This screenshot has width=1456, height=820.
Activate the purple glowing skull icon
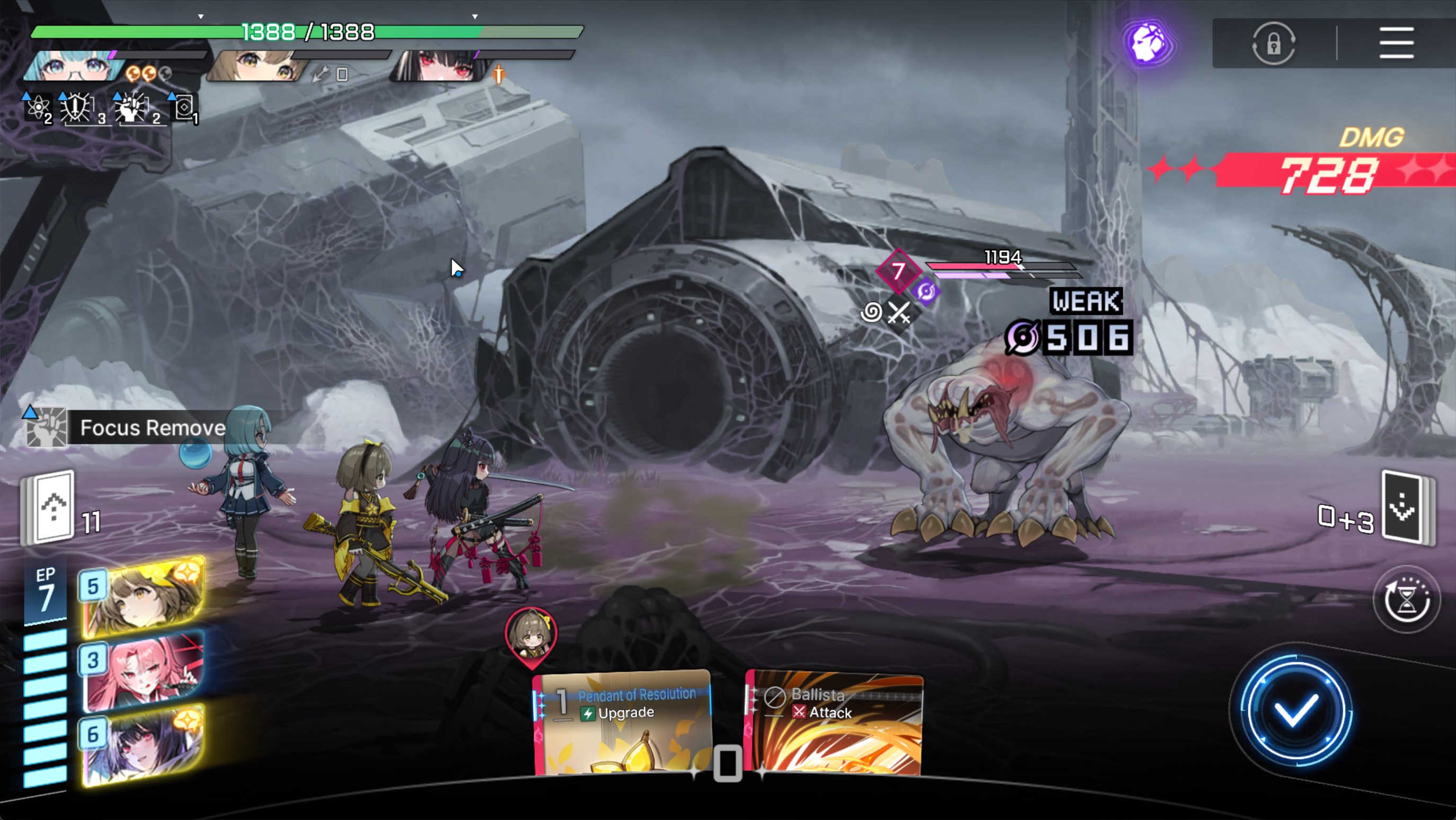point(1148,43)
